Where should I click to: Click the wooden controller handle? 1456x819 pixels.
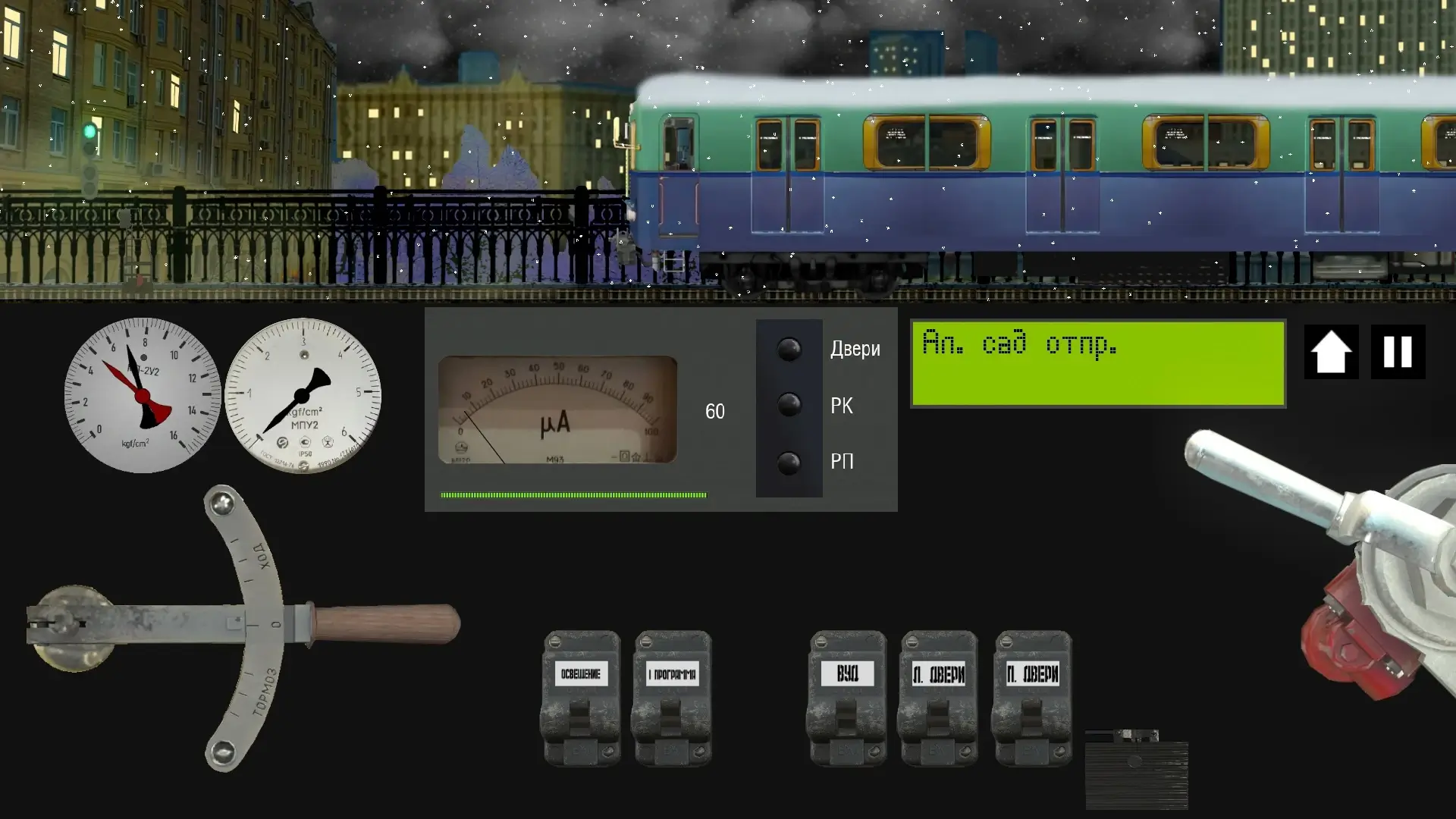387,623
